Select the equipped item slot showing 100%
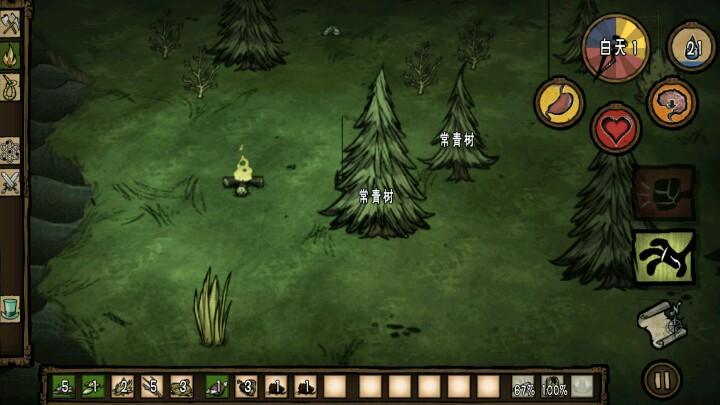 click(553, 386)
